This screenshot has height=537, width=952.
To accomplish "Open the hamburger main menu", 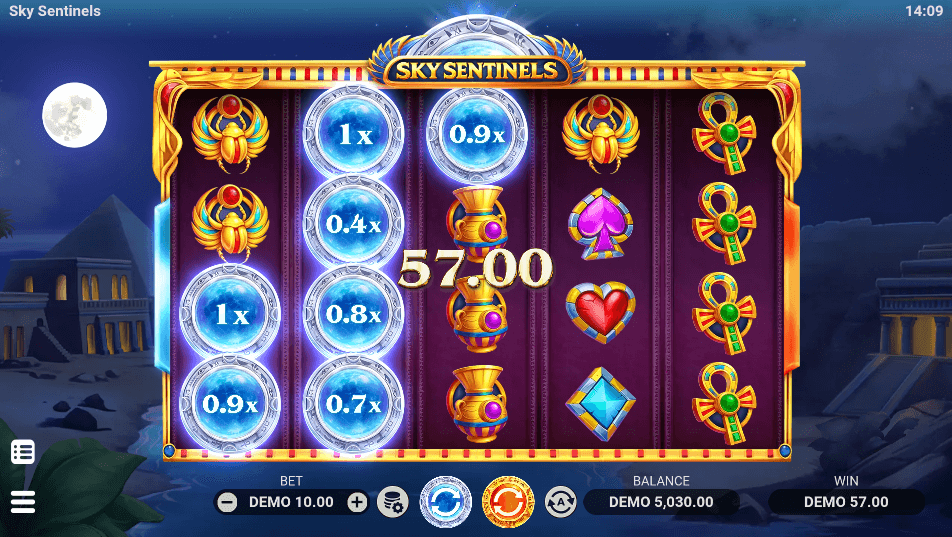I will click(x=22, y=501).
